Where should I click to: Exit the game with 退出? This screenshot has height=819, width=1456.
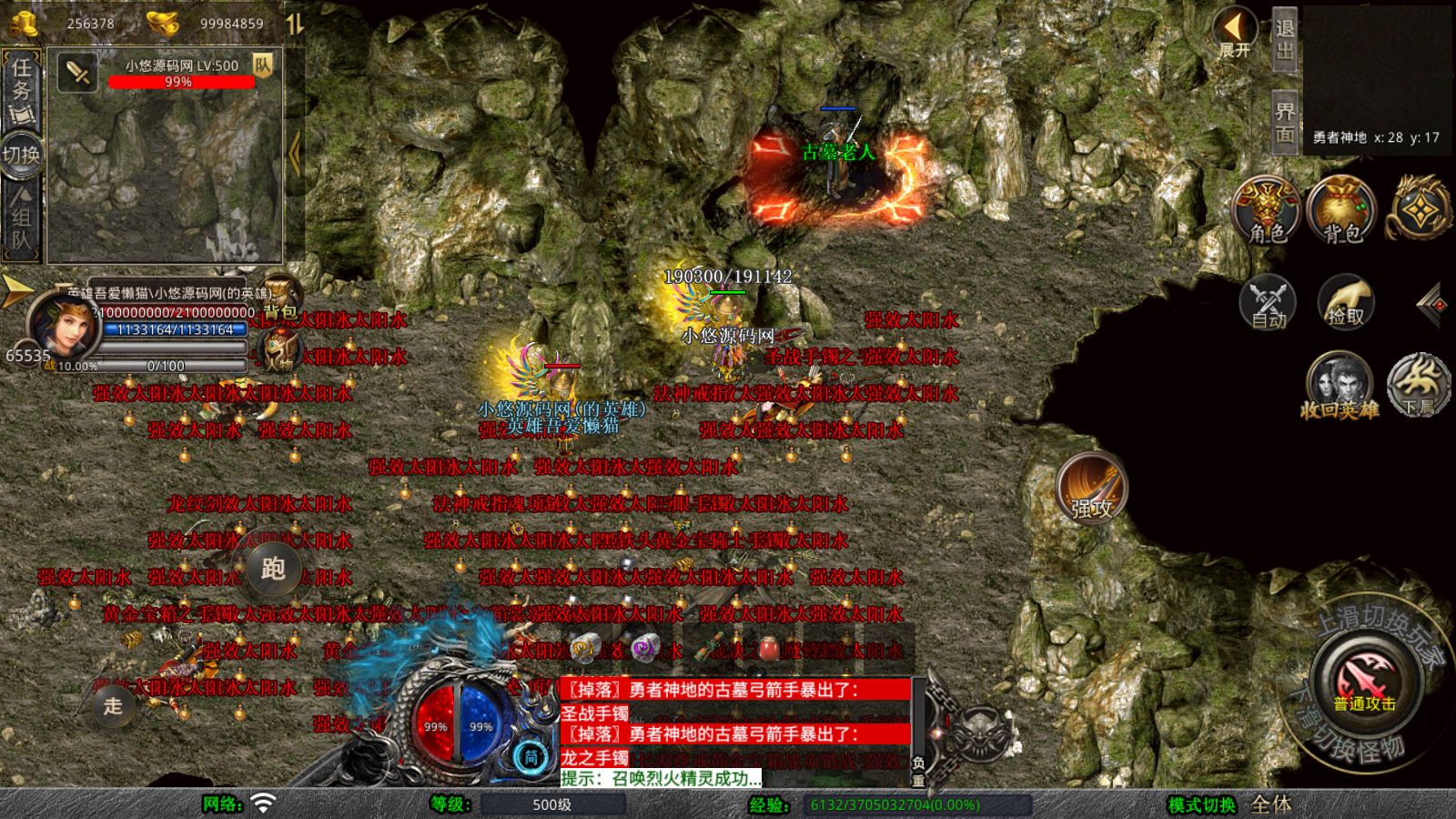[1284, 40]
